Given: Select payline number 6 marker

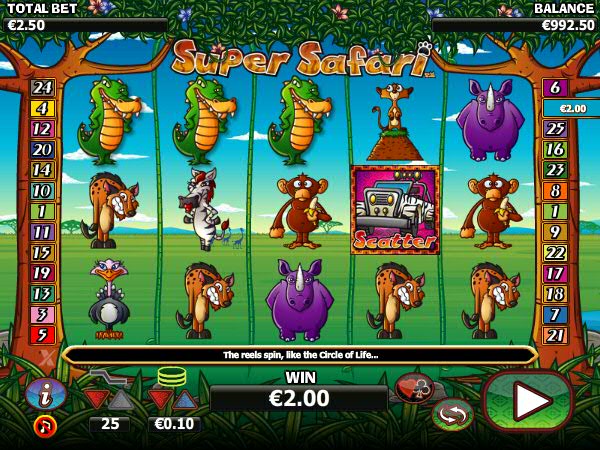Looking at the screenshot, I should coord(555,87).
